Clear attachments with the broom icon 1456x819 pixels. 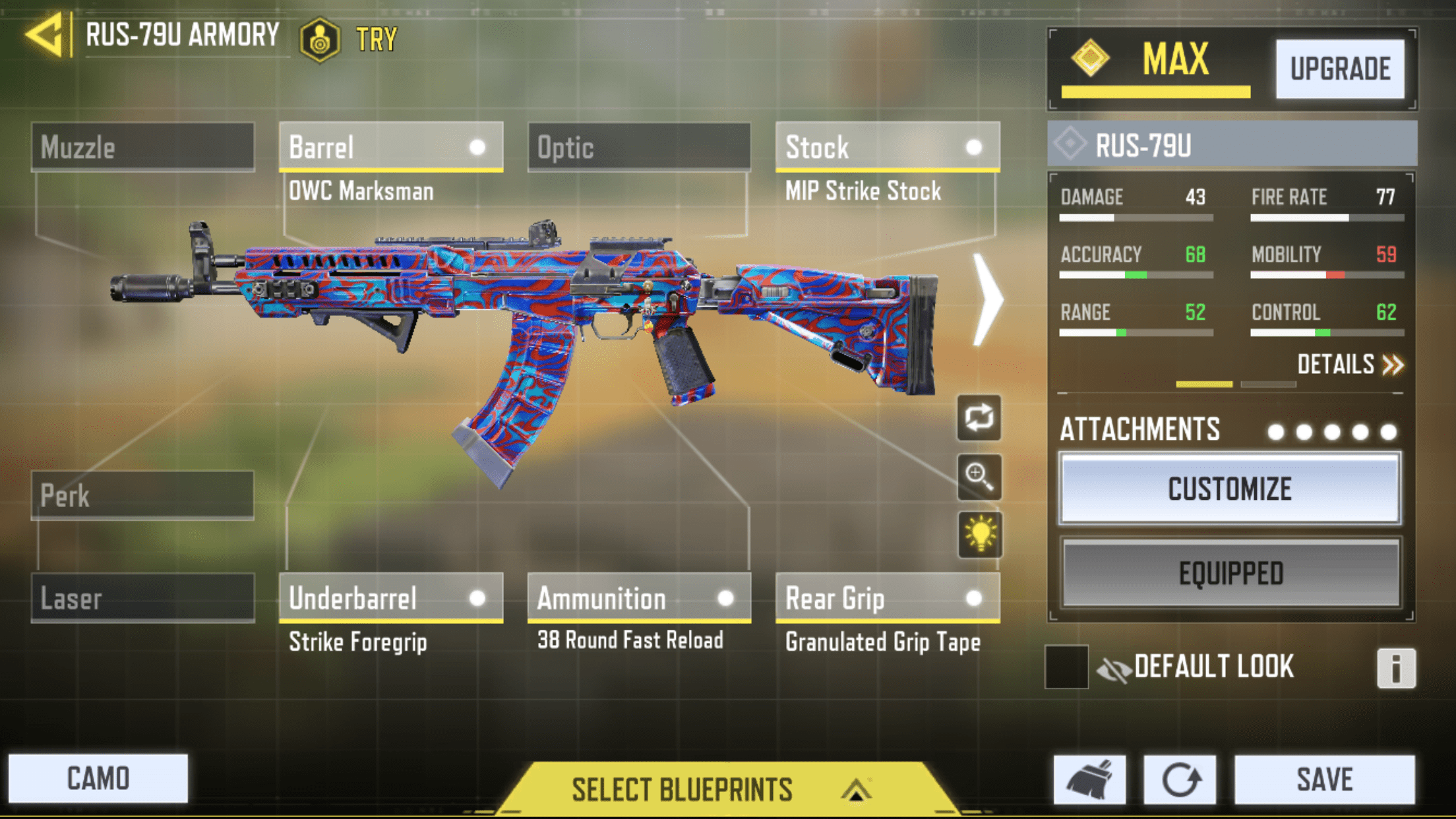[1089, 779]
